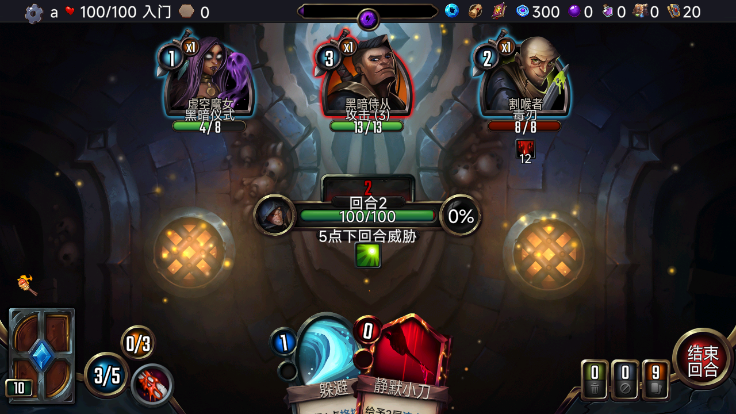736x414 pixels.
Task: Open the draw pile deck
Action: (42, 353)
